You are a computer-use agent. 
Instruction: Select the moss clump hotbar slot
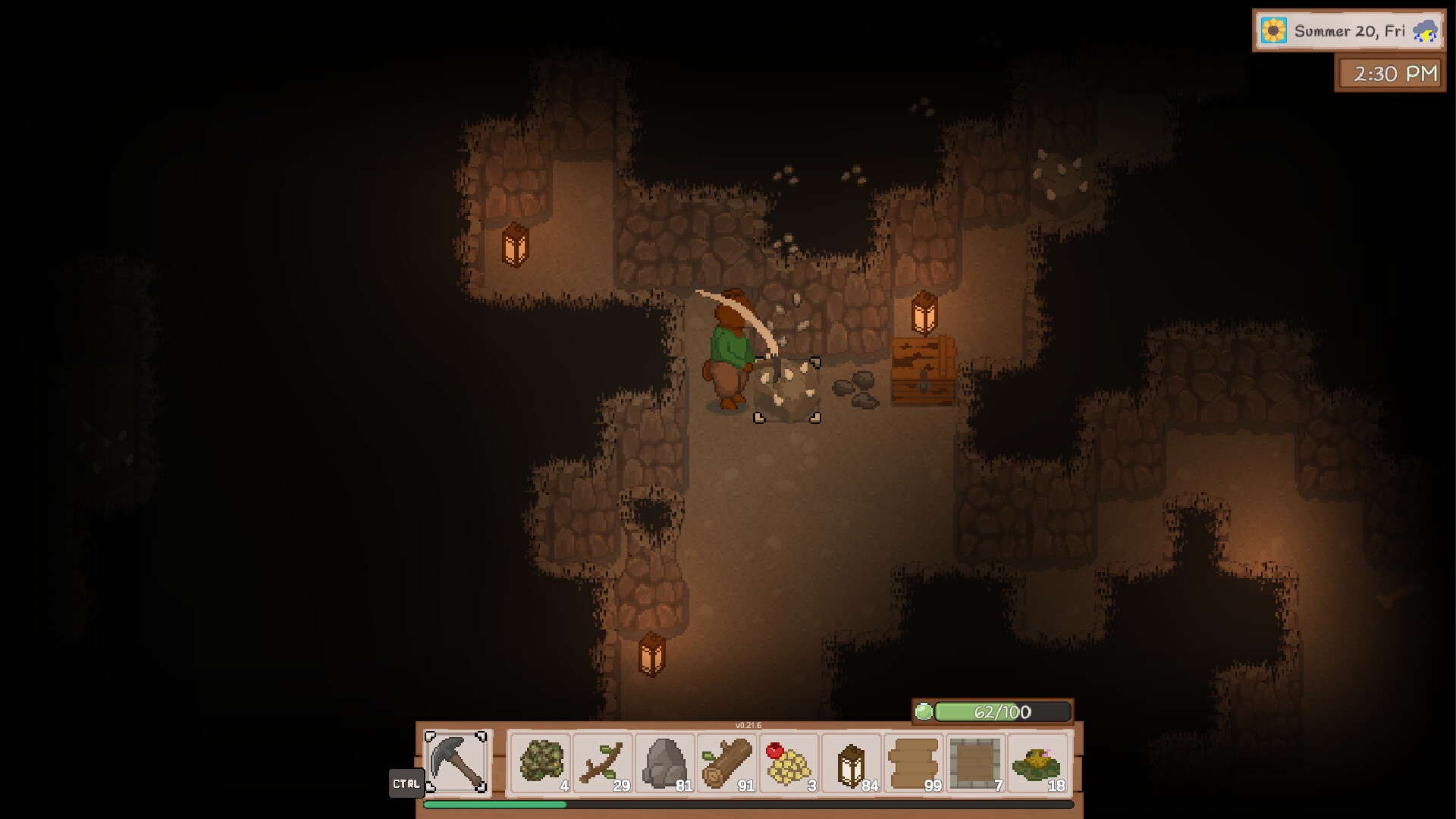click(541, 763)
